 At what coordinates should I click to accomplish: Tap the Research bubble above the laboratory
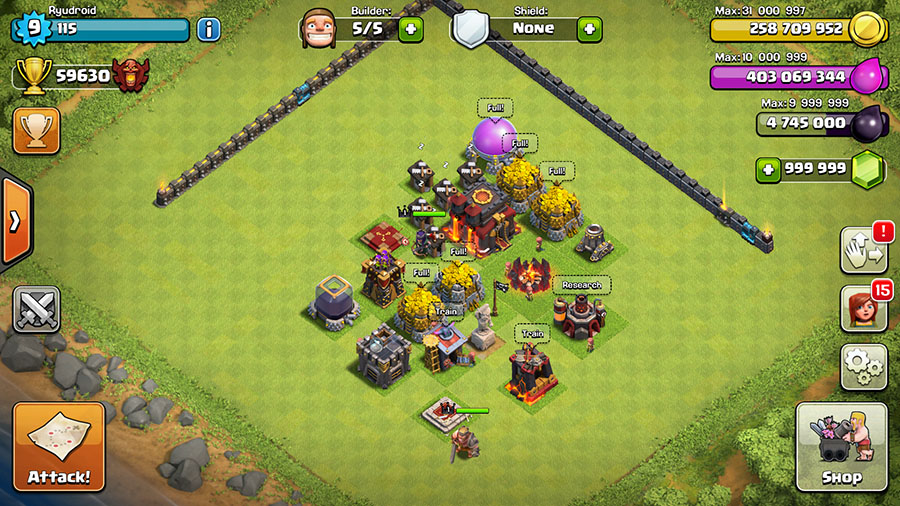pos(581,285)
